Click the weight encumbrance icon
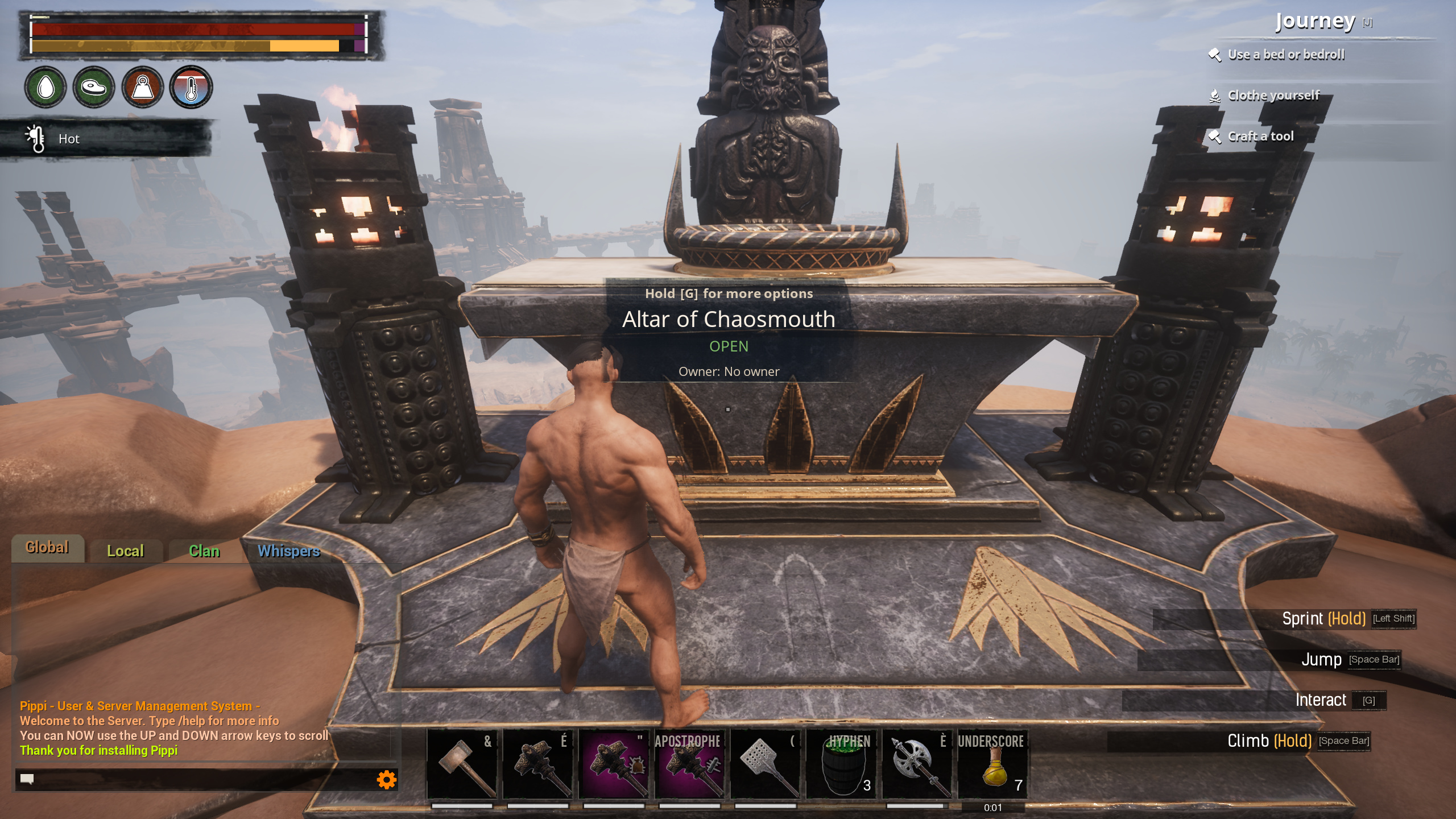 (143, 87)
